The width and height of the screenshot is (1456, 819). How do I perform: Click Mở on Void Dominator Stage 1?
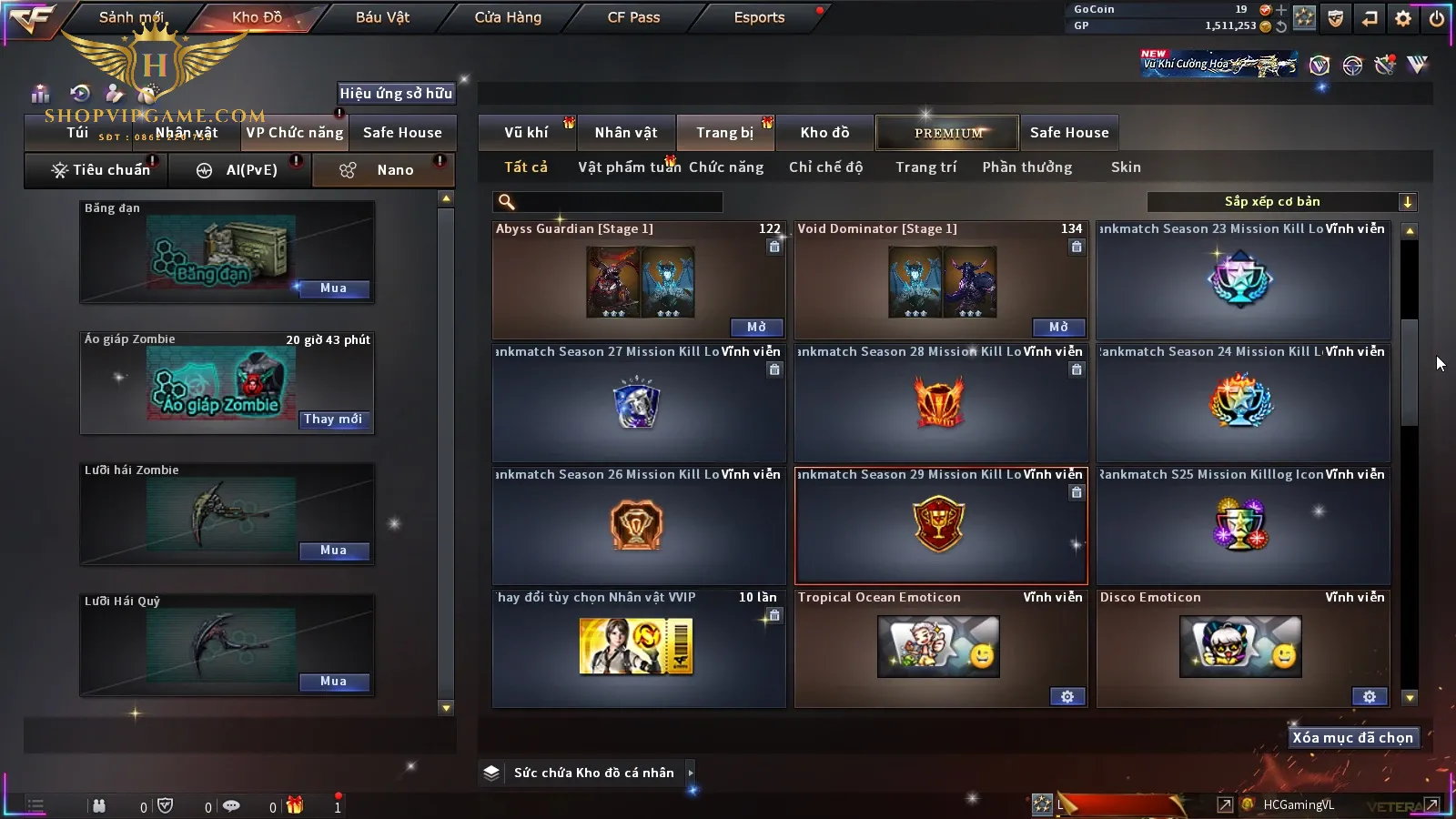1058,328
